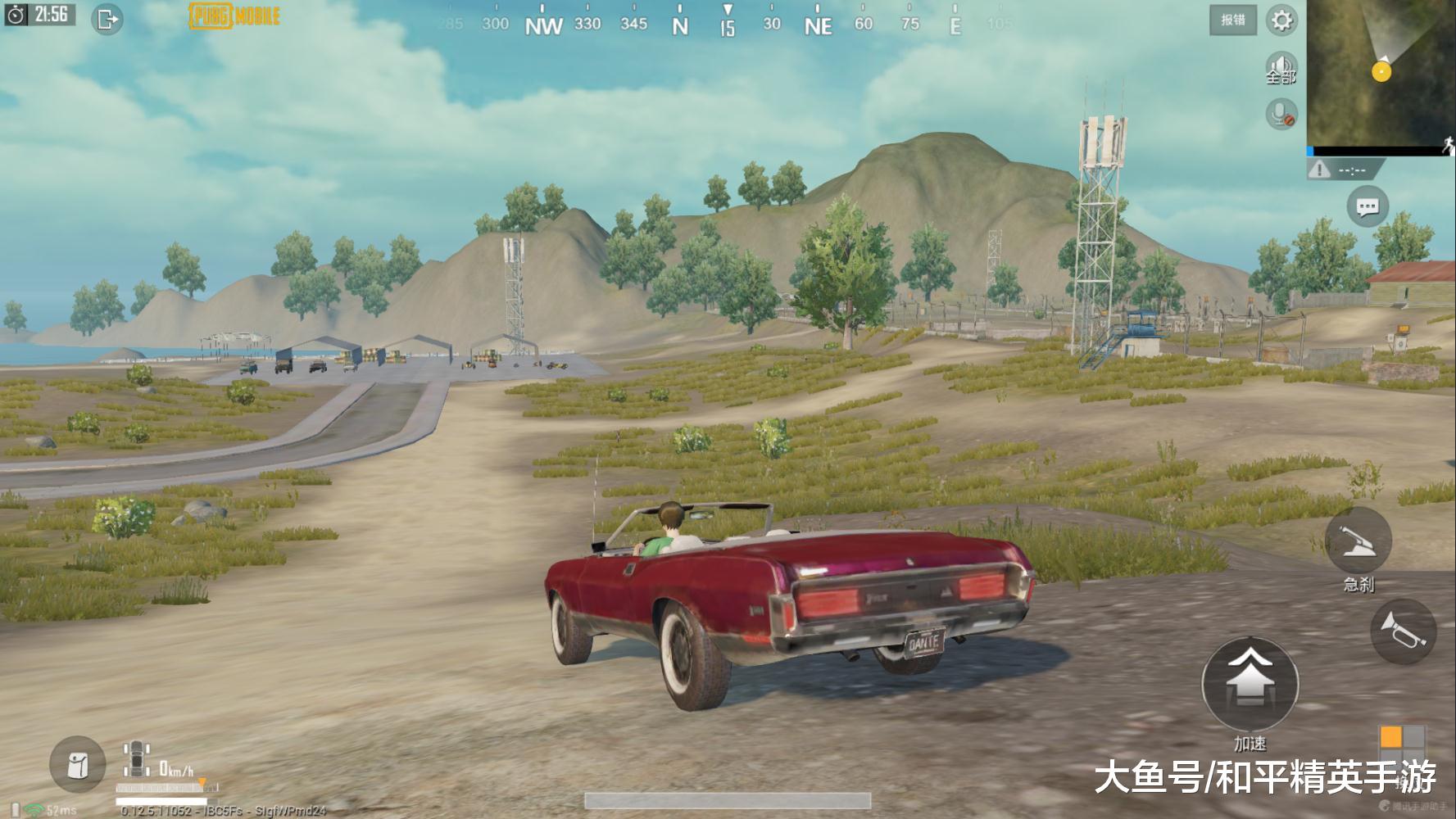This screenshot has width=1456, height=819.
Task: Honk the car horn button
Action: point(1403,631)
